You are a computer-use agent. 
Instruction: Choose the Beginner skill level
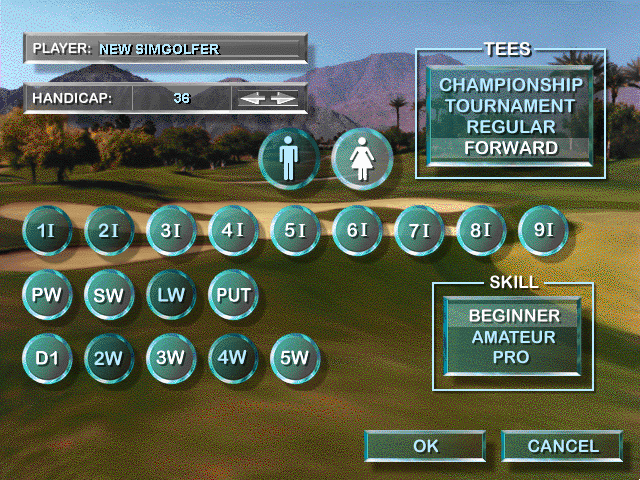[x=513, y=316]
